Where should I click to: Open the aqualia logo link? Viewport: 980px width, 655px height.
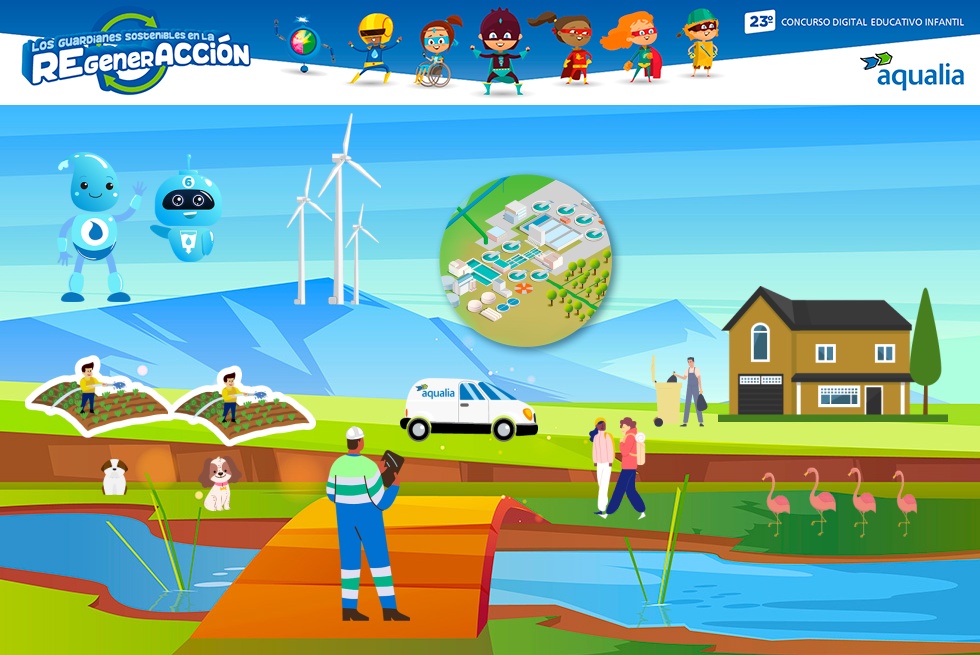click(912, 71)
